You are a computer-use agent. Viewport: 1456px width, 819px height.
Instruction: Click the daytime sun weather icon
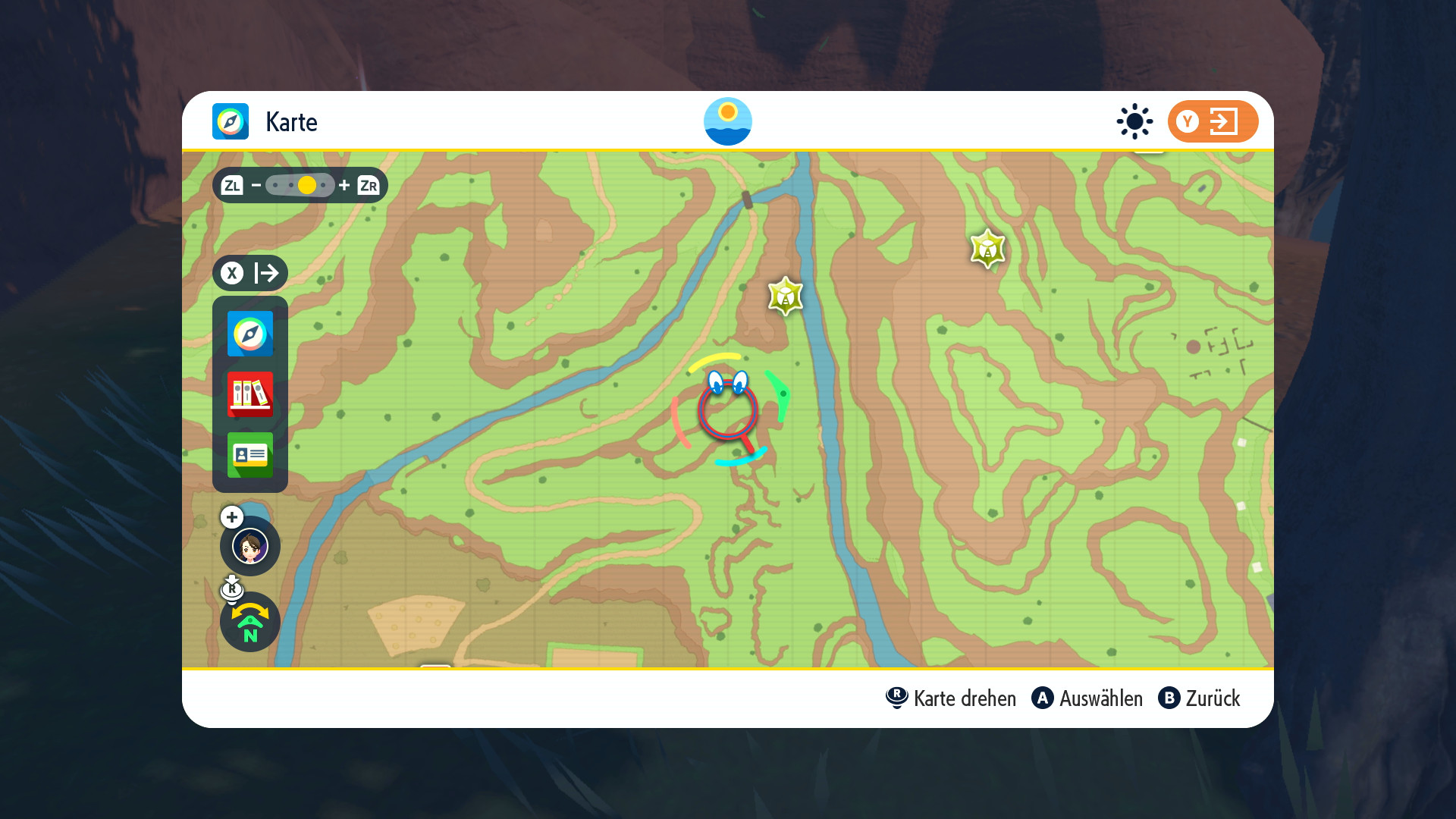pyautogui.click(x=1134, y=121)
